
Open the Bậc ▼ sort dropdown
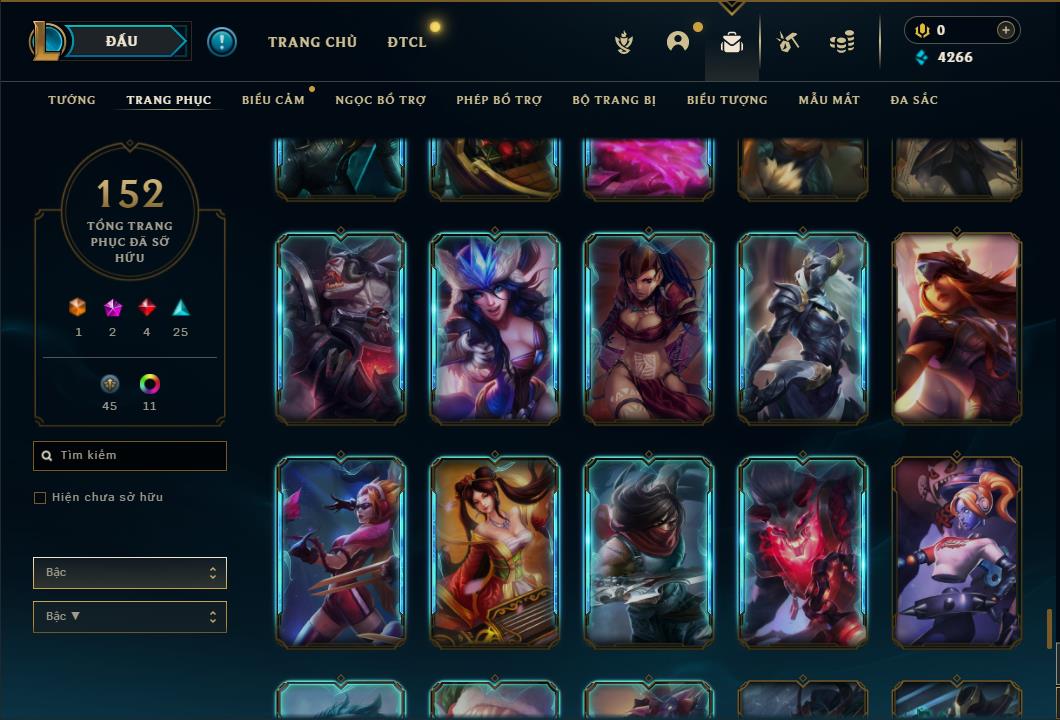click(x=130, y=617)
